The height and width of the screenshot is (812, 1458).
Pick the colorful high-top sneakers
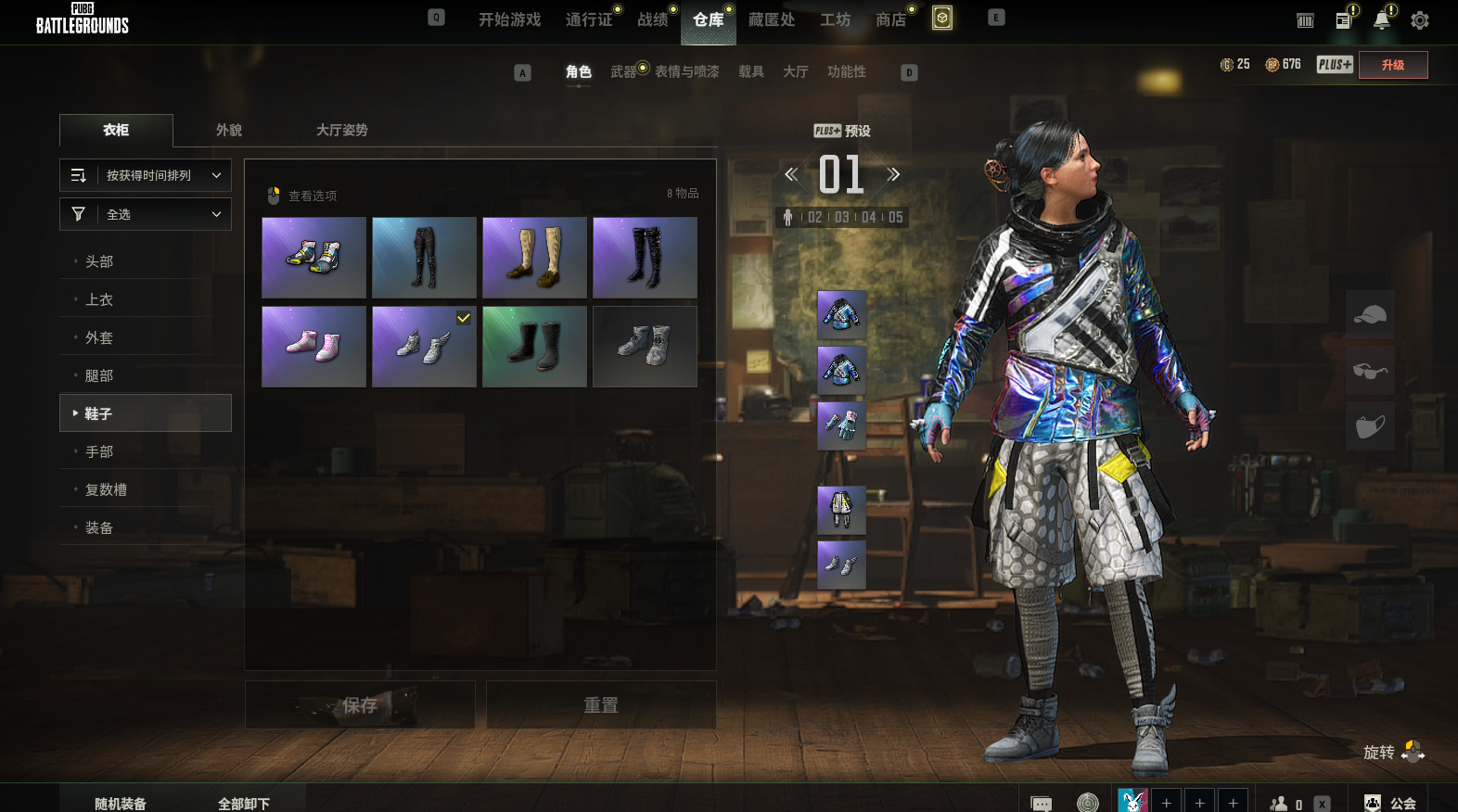pyautogui.click(x=313, y=258)
